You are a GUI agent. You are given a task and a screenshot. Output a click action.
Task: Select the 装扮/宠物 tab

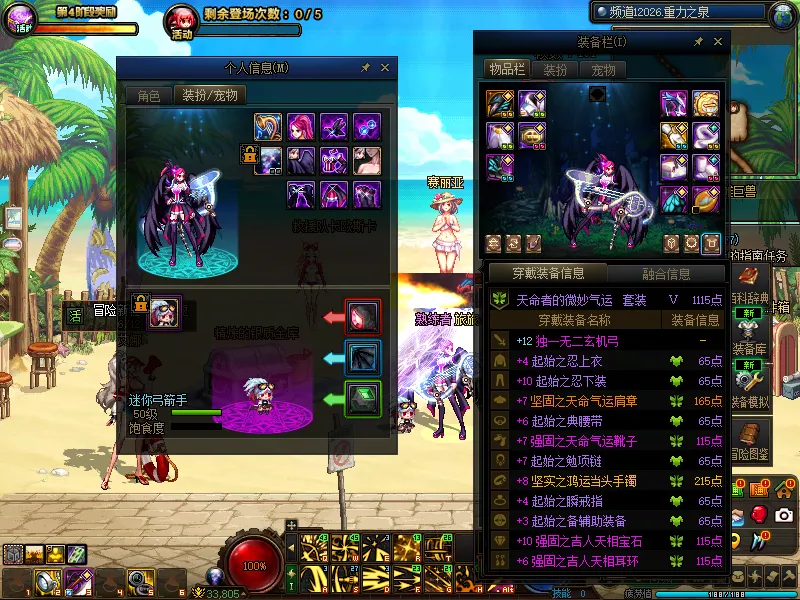click(210, 96)
